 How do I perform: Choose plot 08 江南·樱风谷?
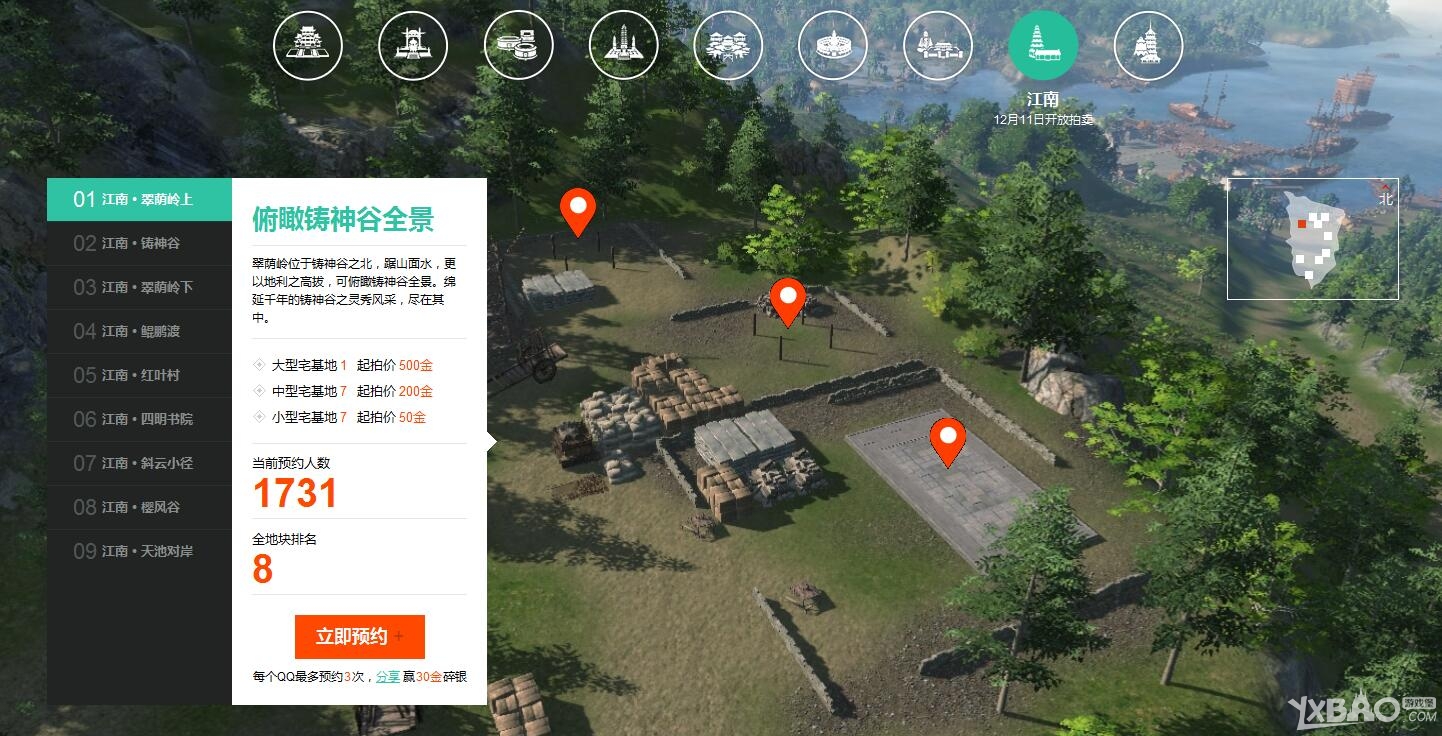pyautogui.click(x=140, y=507)
